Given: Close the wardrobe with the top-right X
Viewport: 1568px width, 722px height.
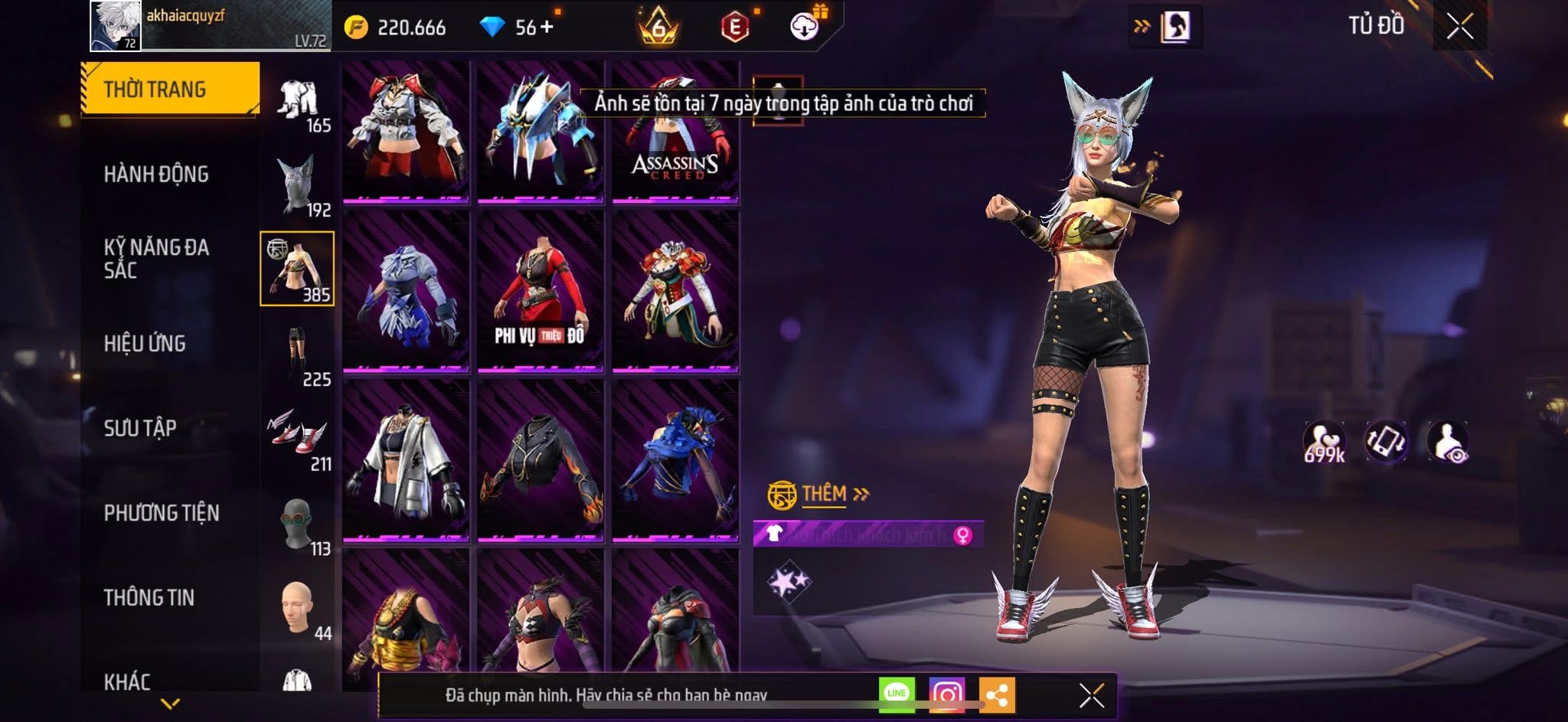Looking at the screenshot, I should tap(1459, 27).
